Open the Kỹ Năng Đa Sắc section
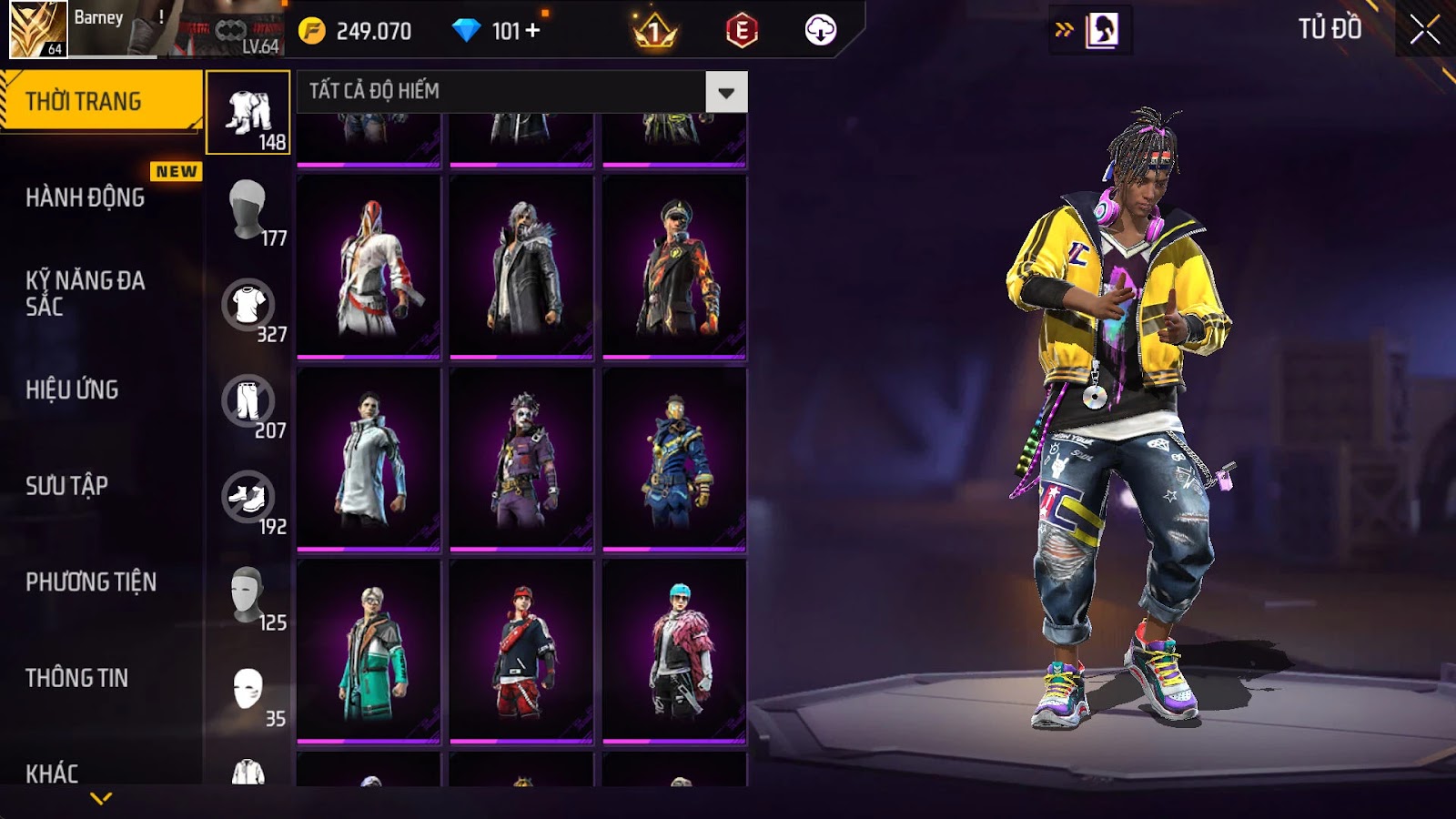Viewport: 1456px width, 819px height. click(x=86, y=293)
